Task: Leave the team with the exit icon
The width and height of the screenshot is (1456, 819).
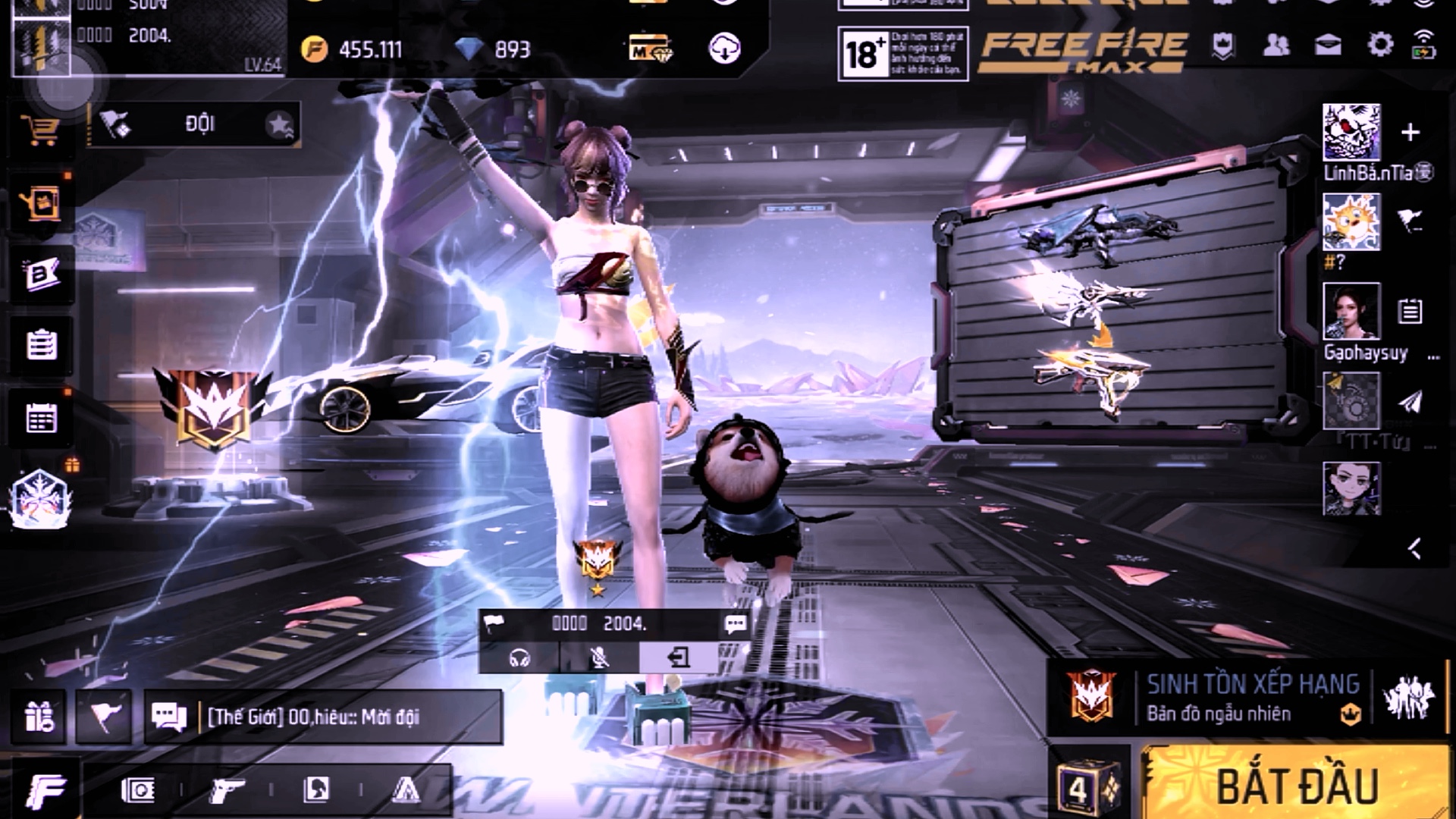Action: point(679,657)
